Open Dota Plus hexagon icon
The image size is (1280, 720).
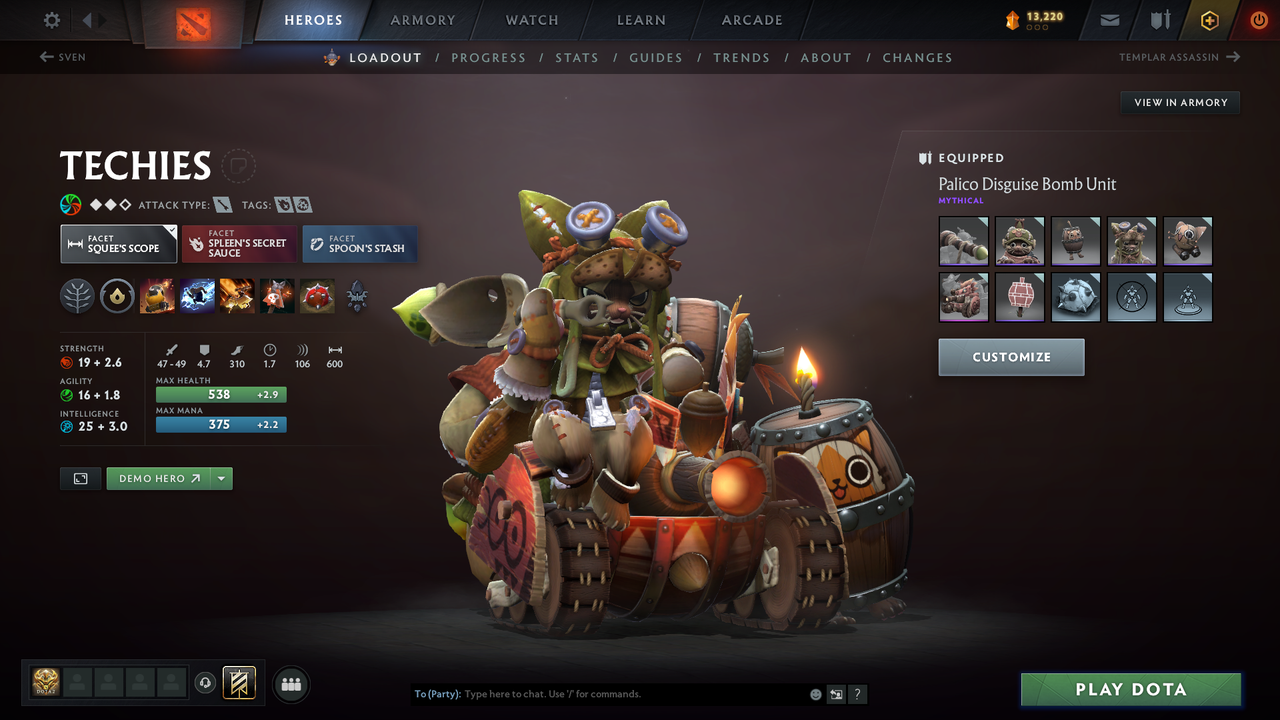1209,20
